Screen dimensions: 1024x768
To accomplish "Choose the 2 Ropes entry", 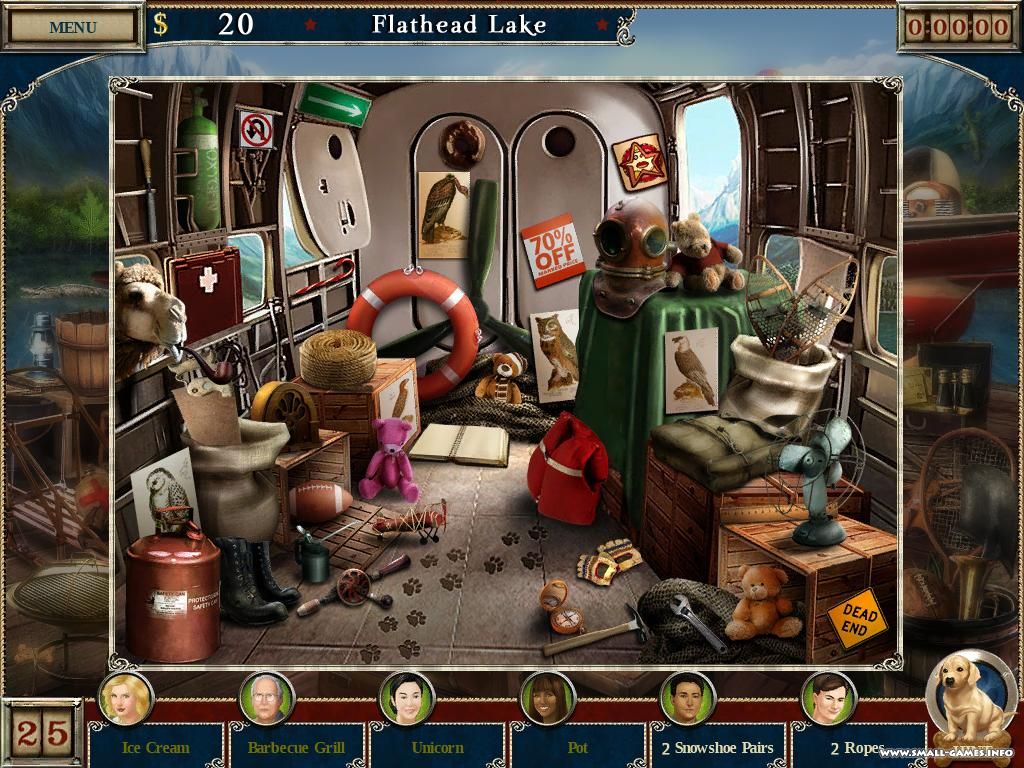I will point(857,747).
